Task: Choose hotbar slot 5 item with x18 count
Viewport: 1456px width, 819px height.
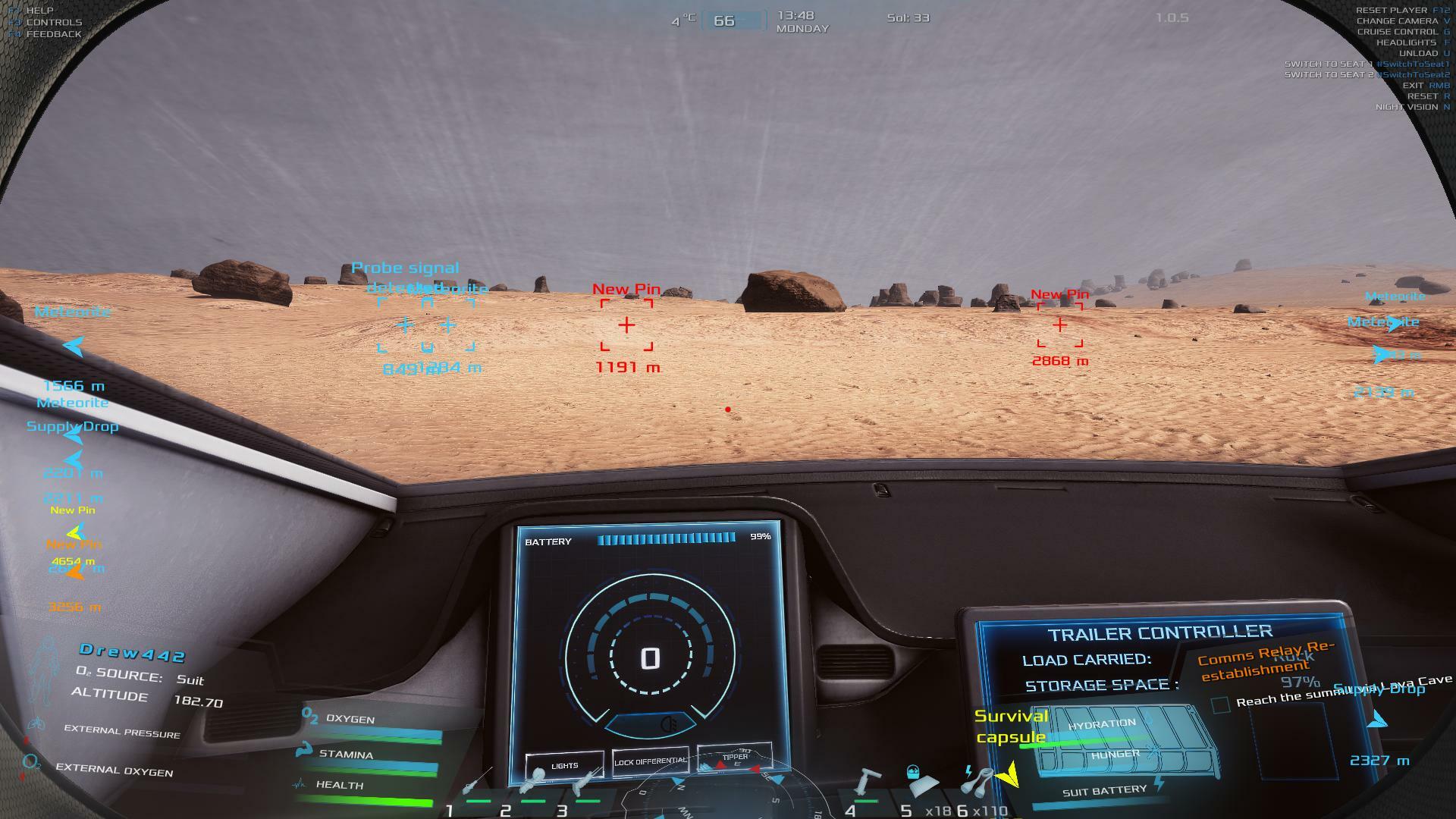Action: click(x=921, y=783)
